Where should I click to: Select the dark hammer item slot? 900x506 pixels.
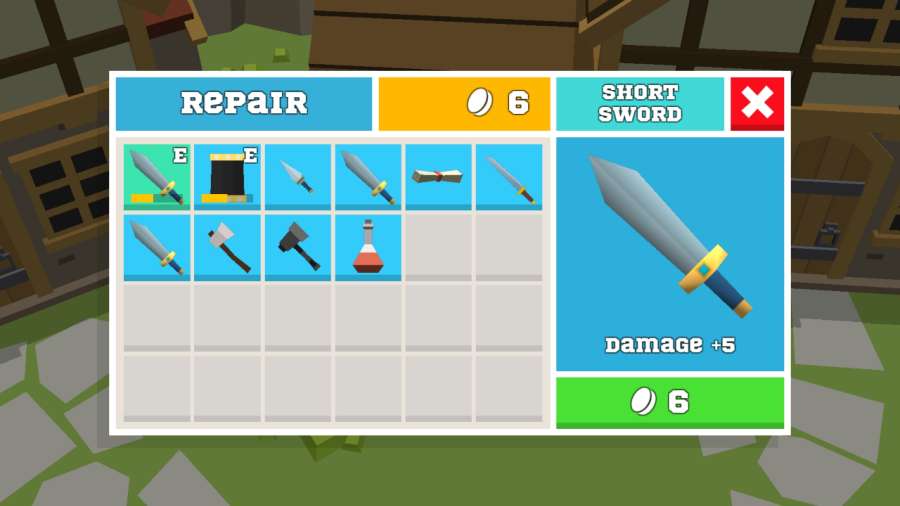tap(298, 247)
